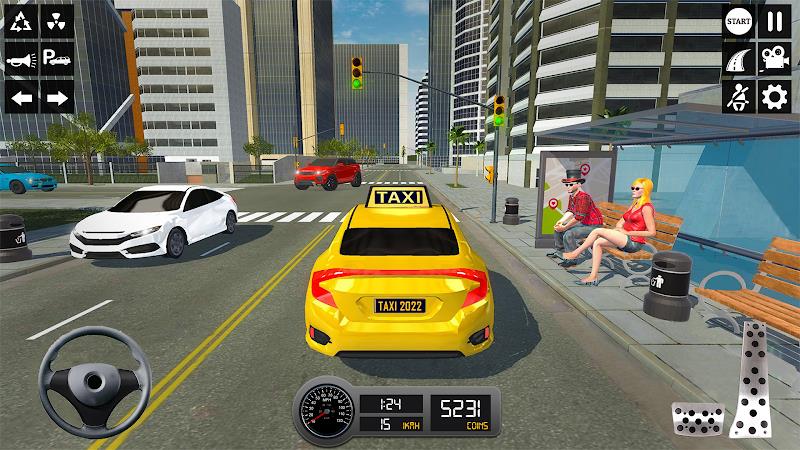The image size is (800, 450).
Task: Tap the START engine button
Action: (x=738, y=21)
